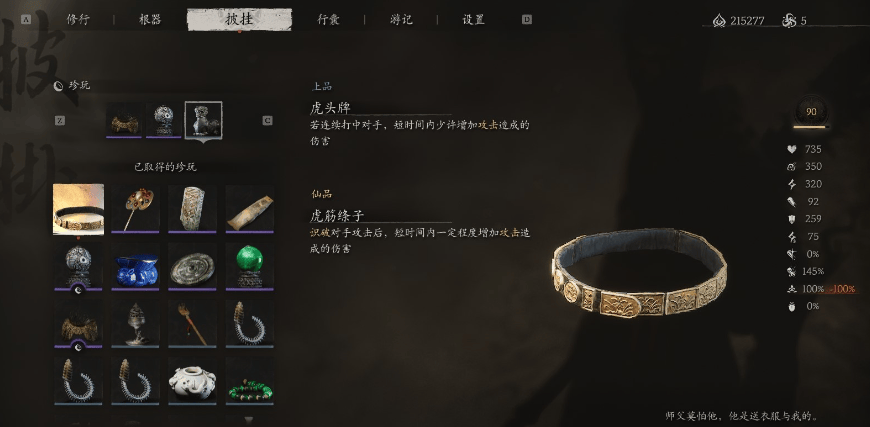
Task: Open the 游记 journal tab
Action: coord(401,19)
